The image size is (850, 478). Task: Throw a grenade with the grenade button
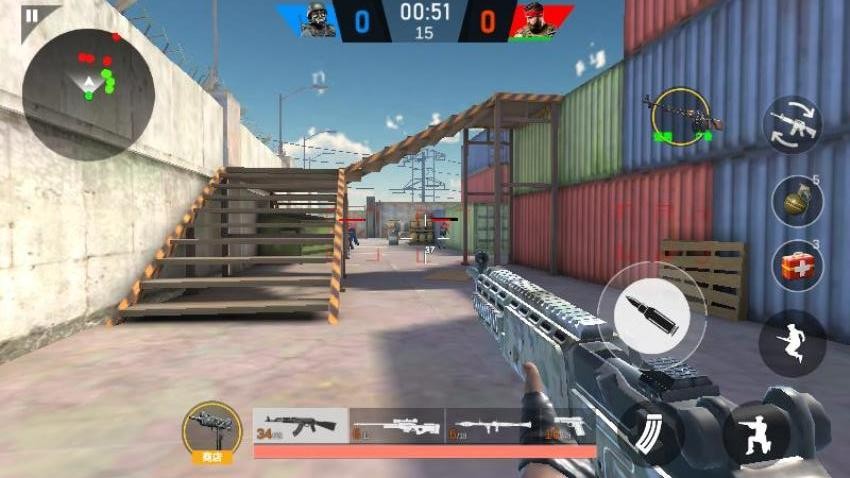pos(797,201)
